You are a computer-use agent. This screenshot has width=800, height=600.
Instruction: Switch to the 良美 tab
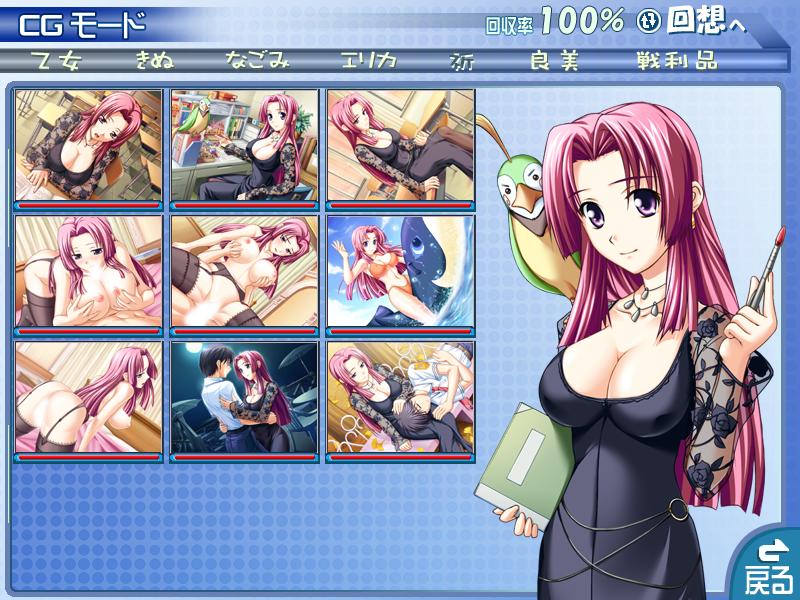[555, 60]
